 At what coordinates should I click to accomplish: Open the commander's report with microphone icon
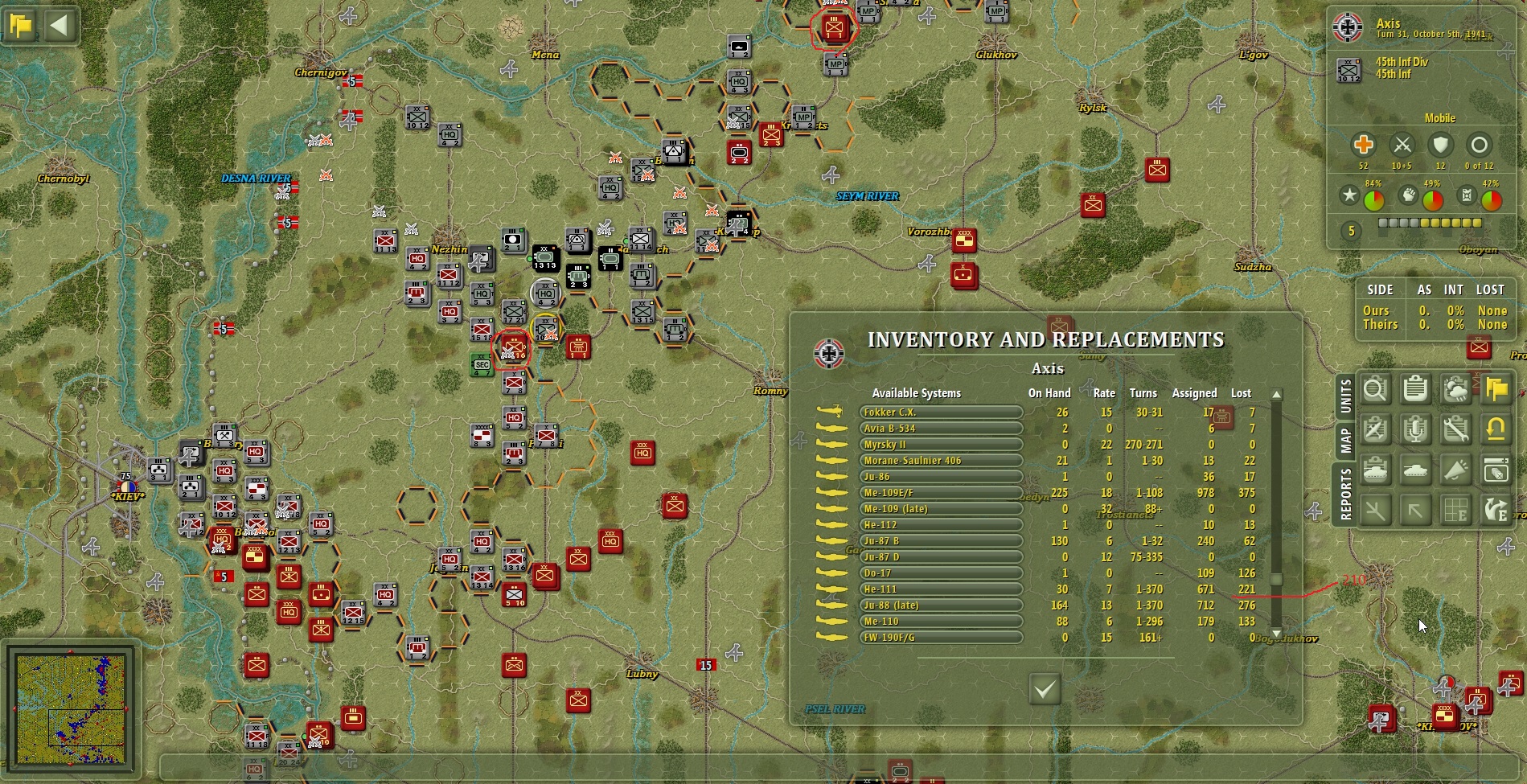click(1415, 430)
